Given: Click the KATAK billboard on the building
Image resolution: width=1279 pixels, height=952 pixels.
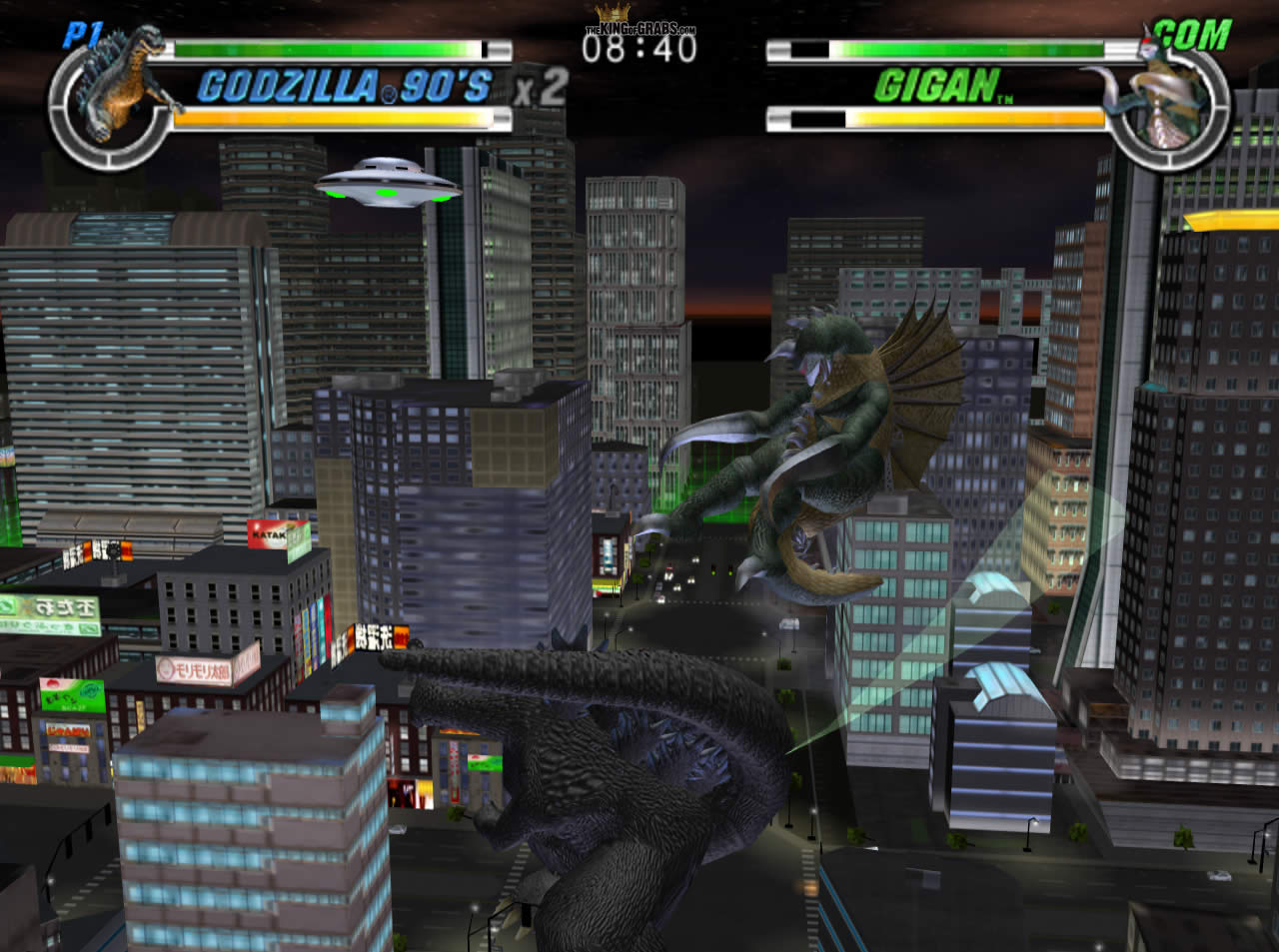Looking at the screenshot, I should pyautogui.click(x=266, y=532).
